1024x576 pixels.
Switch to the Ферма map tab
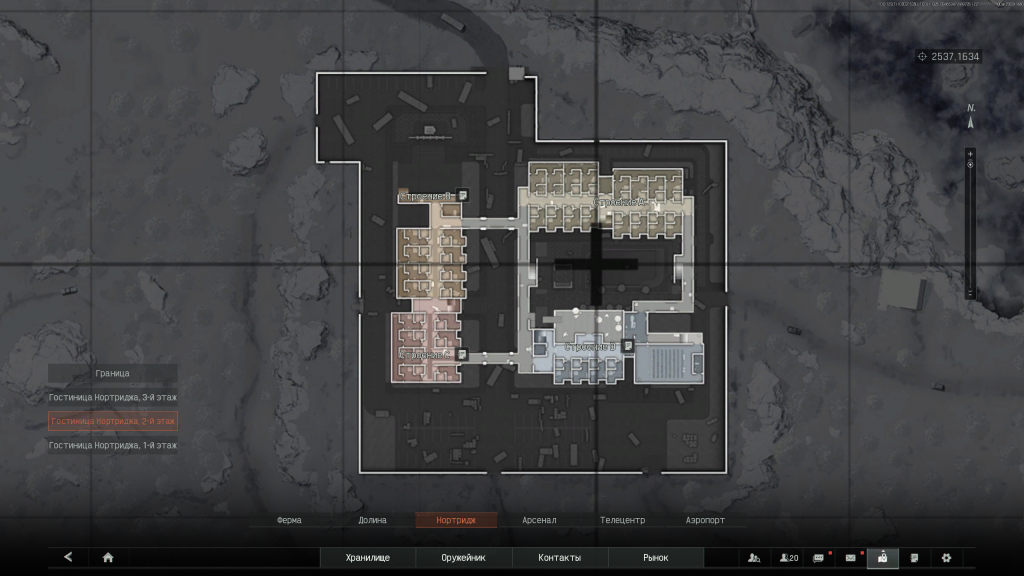pyautogui.click(x=289, y=520)
